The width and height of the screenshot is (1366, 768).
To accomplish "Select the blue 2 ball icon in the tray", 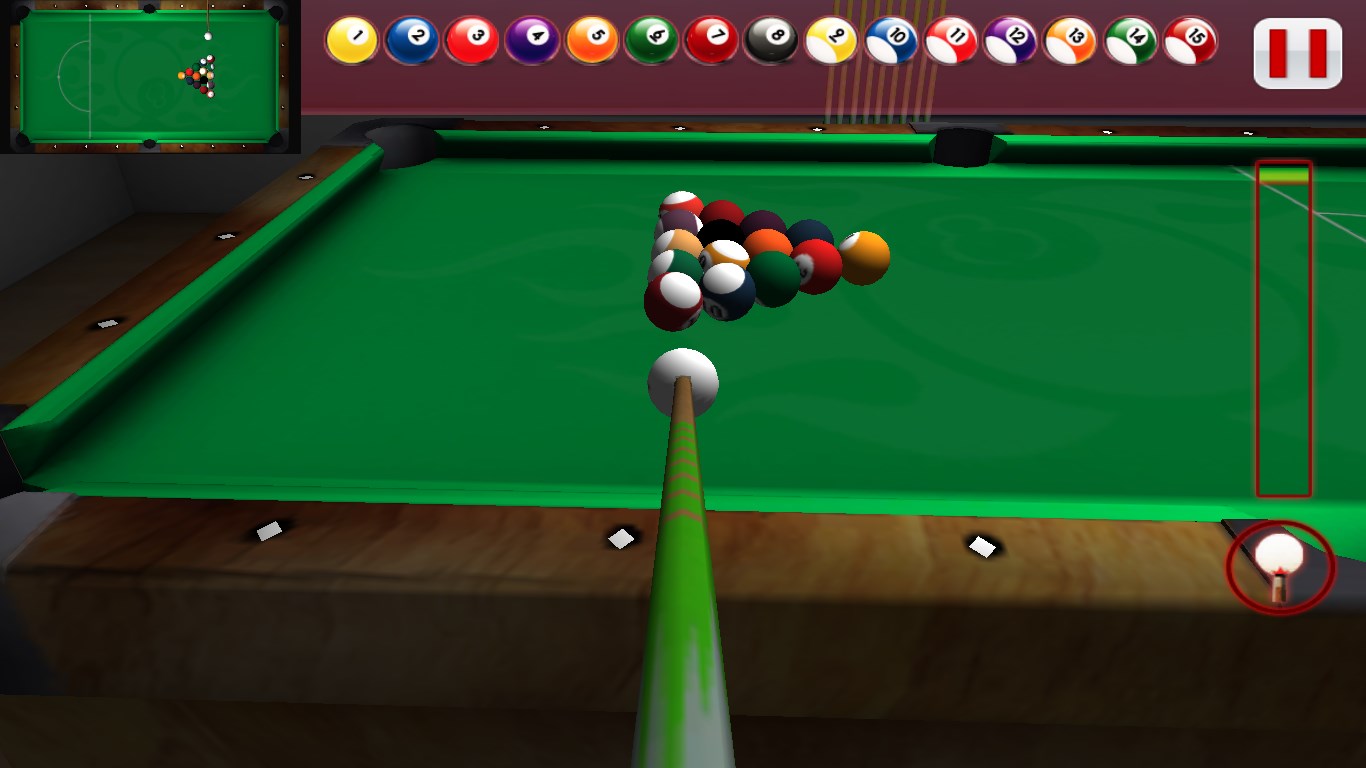I will (410, 40).
